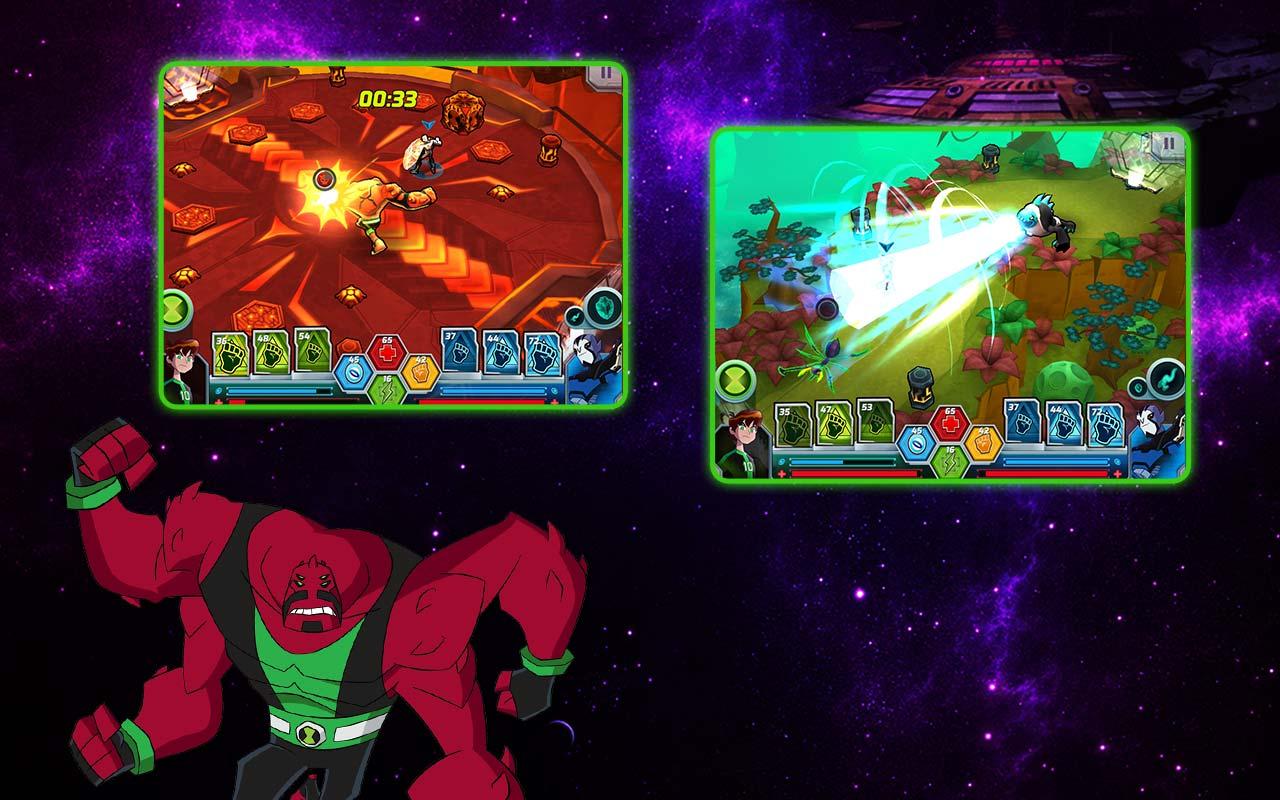
Task: Pick the blue card numbered 72 in jungle battle
Action: [1105, 424]
